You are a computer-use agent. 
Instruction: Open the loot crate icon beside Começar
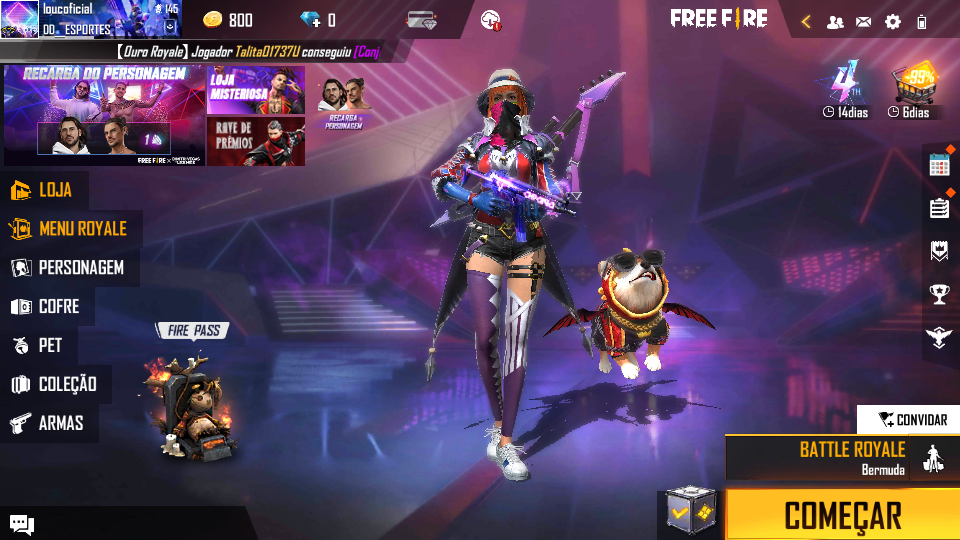tap(691, 512)
